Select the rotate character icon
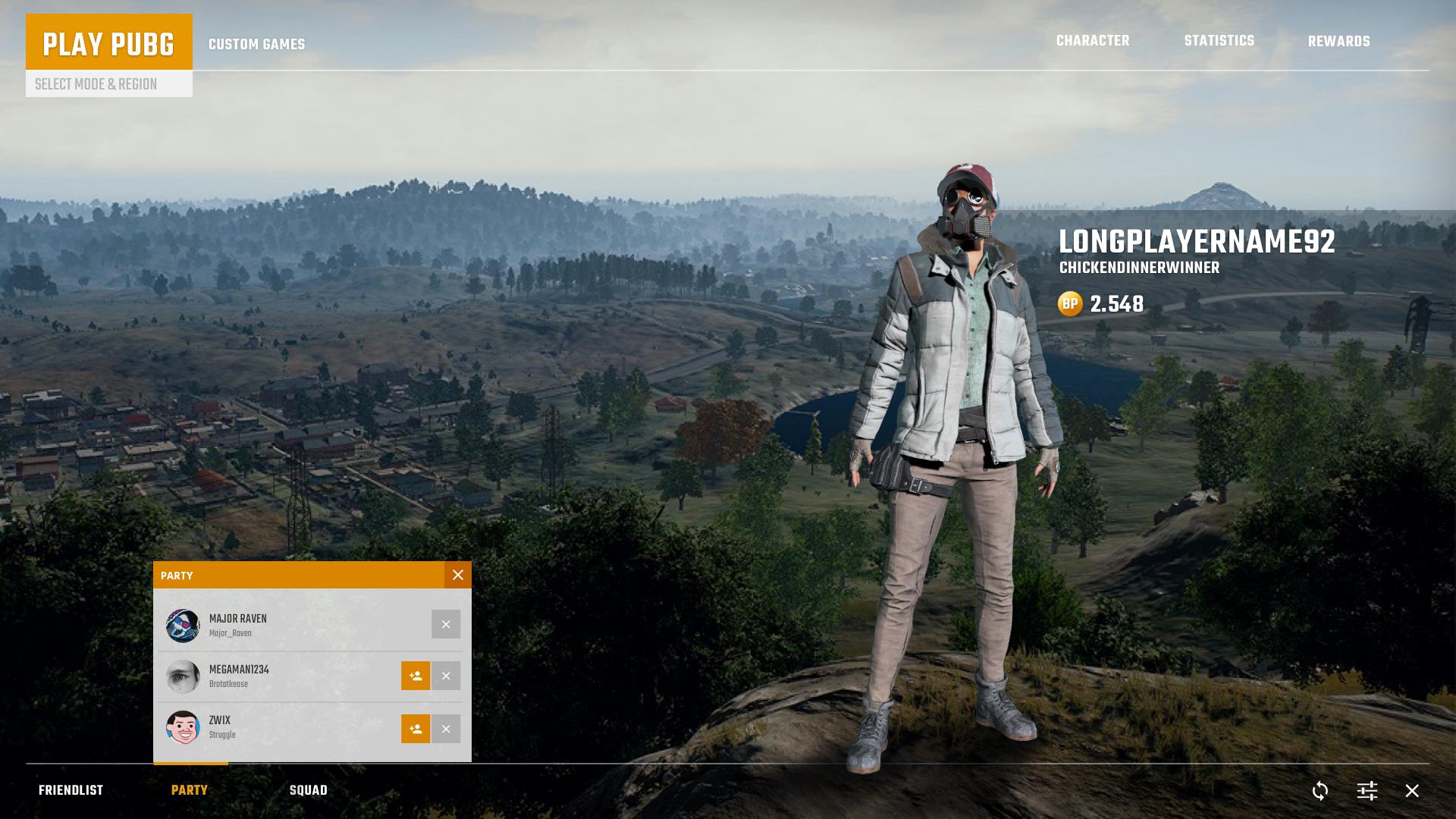1456x819 pixels. [x=1319, y=791]
